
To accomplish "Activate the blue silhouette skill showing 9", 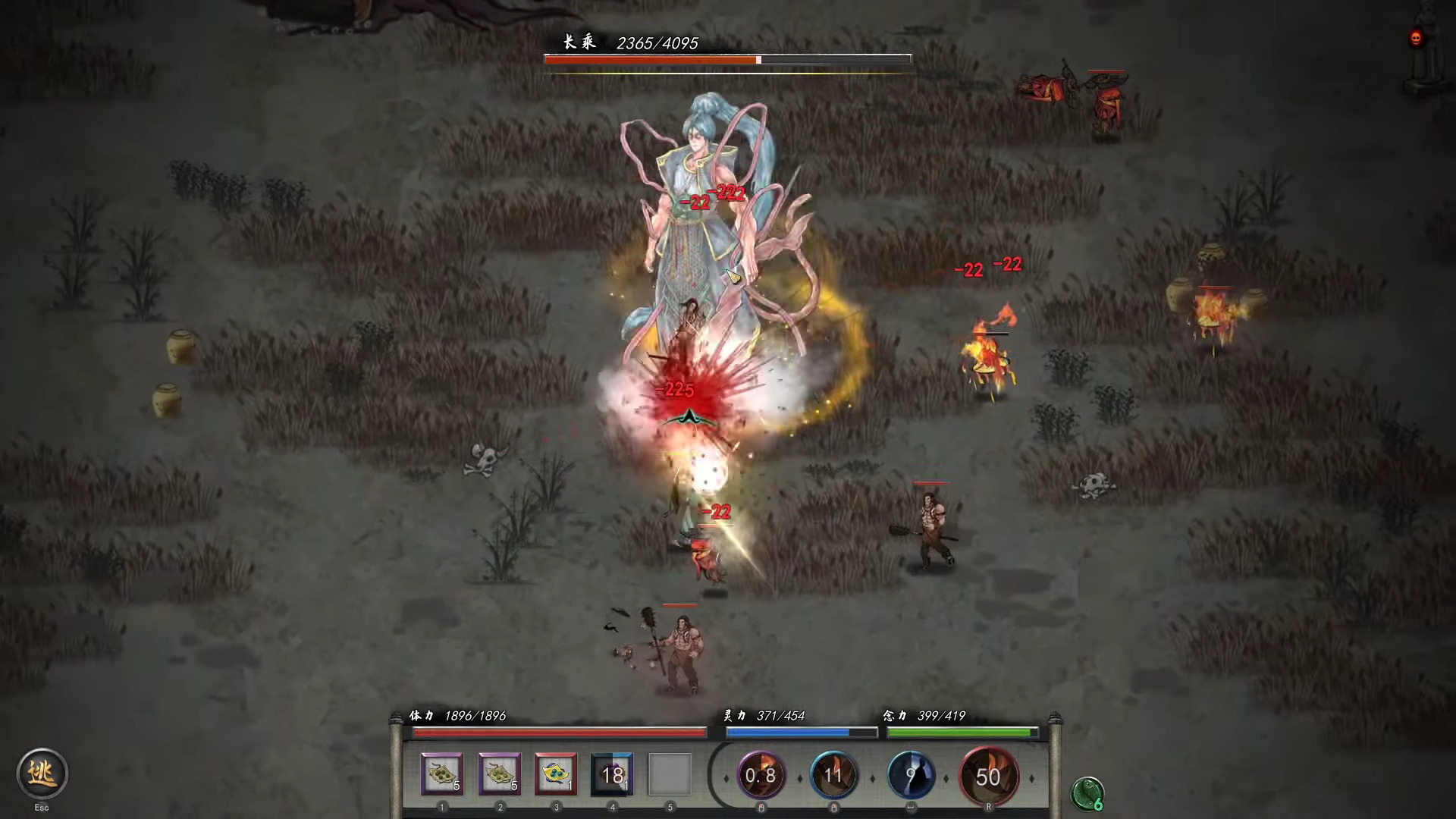I will 912,776.
